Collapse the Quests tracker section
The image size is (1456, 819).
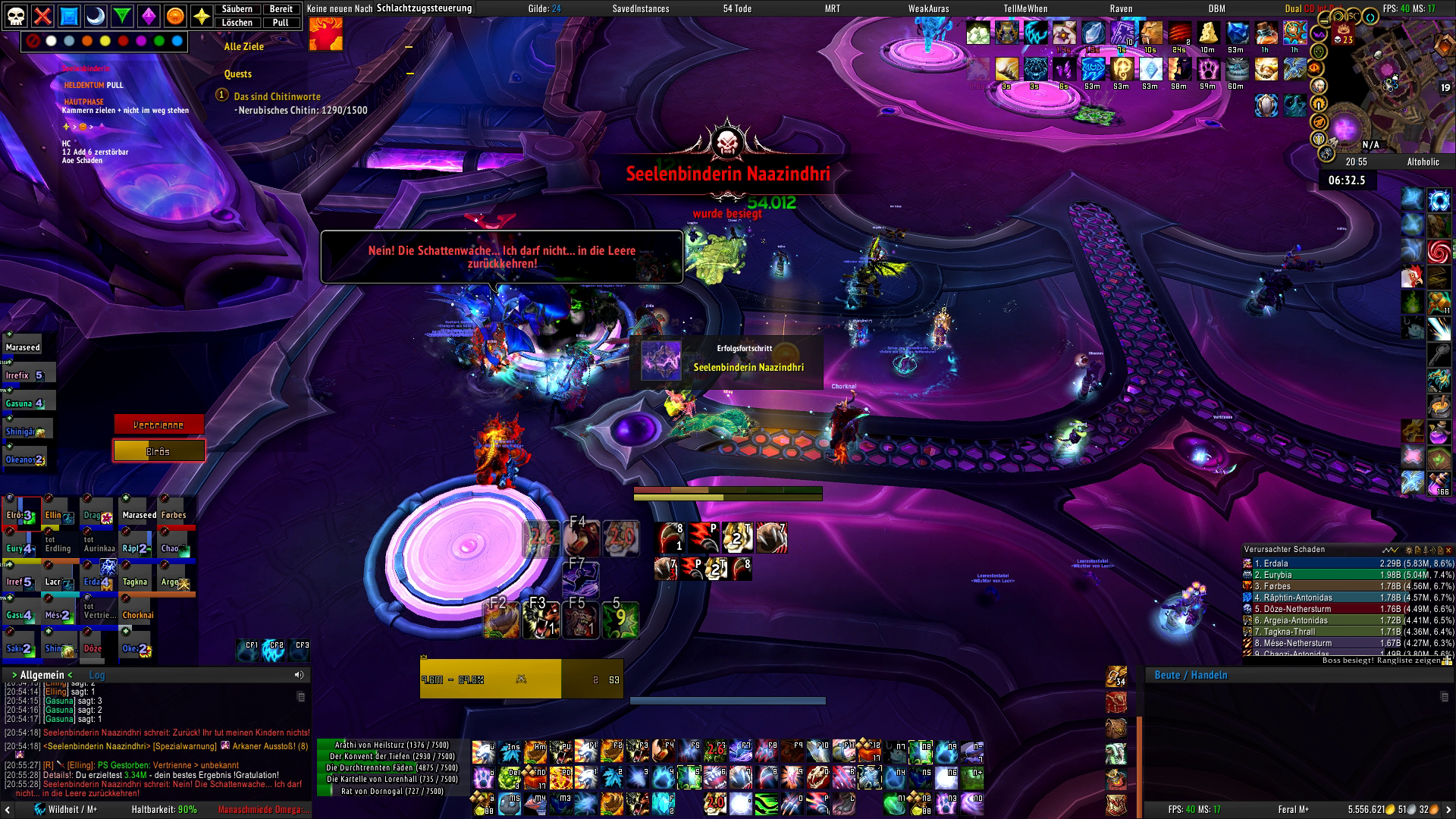(409, 74)
